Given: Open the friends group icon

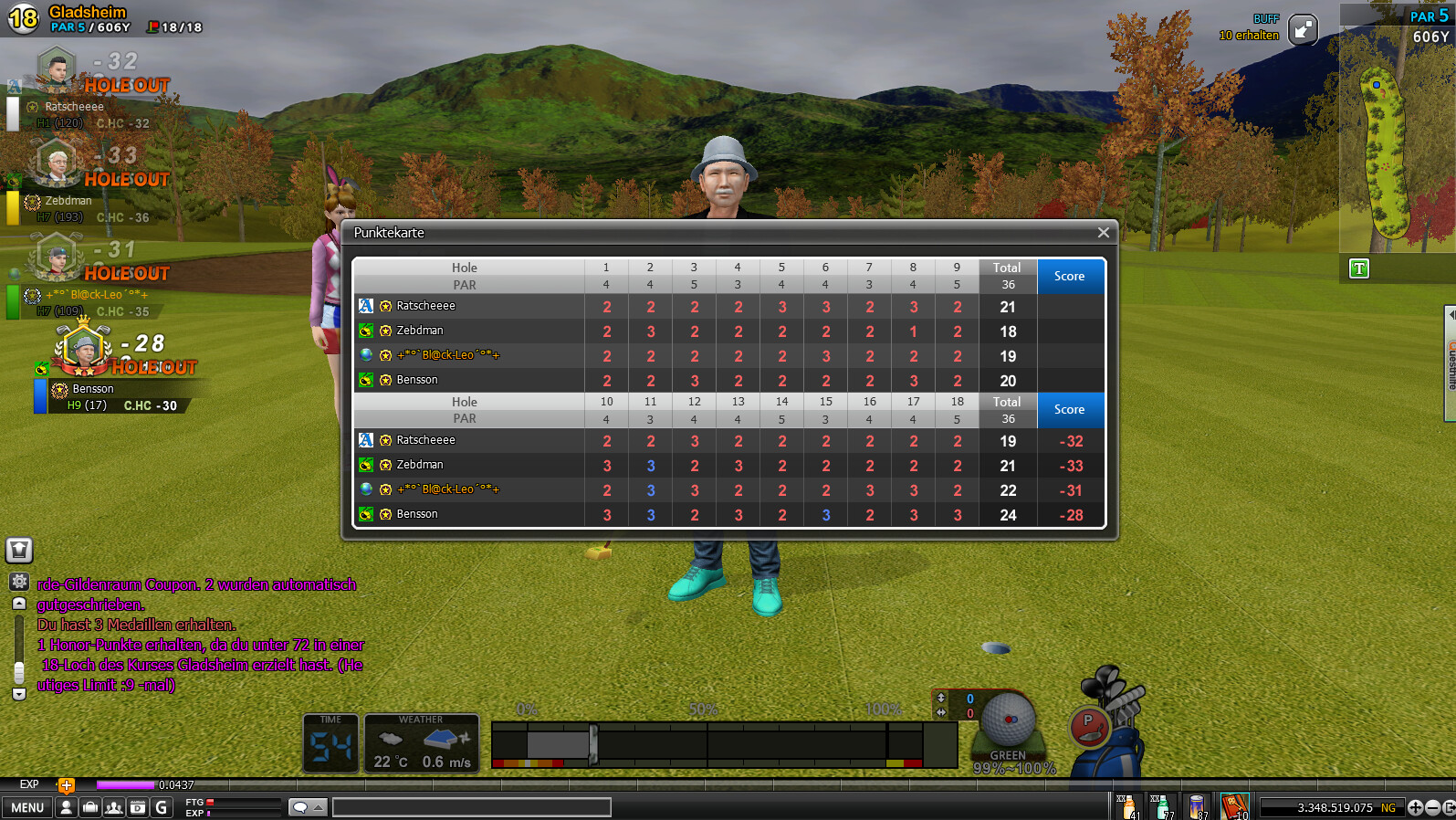Looking at the screenshot, I should point(113,807).
